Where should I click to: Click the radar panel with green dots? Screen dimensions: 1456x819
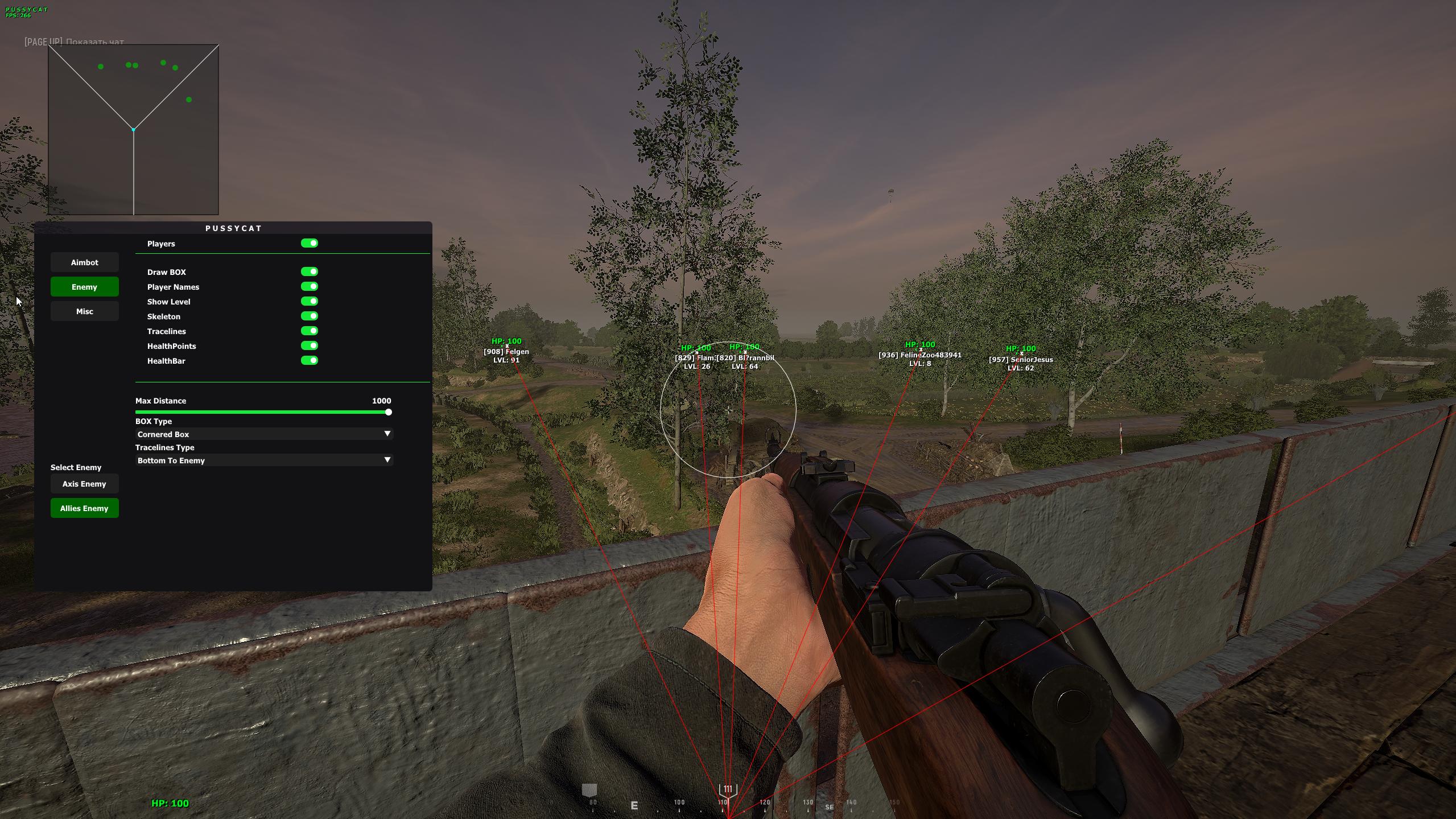point(133,130)
